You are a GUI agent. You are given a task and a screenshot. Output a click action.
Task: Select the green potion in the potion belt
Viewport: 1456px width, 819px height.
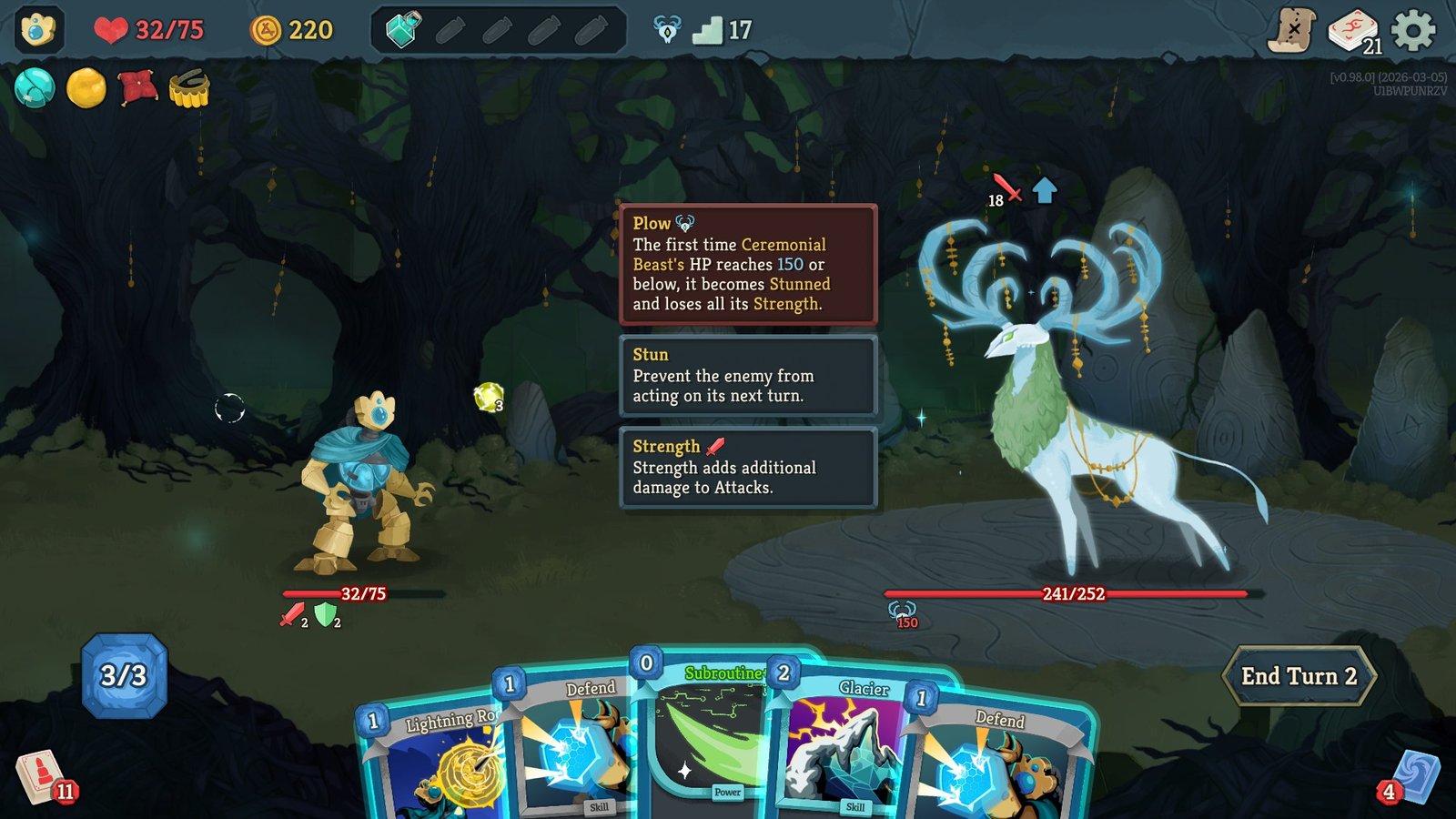point(400,28)
